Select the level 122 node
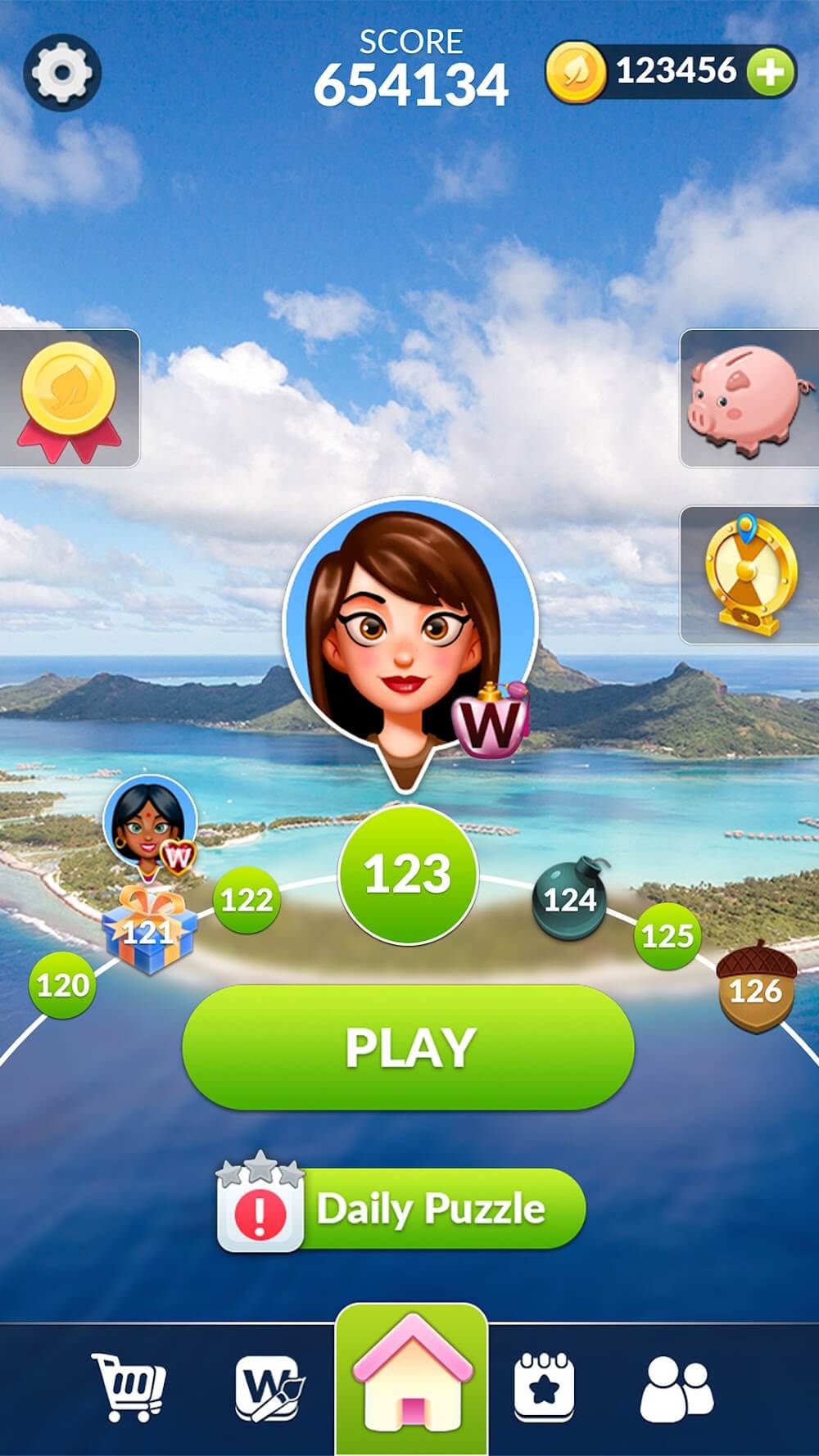The image size is (819, 1456). [x=246, y=900]
